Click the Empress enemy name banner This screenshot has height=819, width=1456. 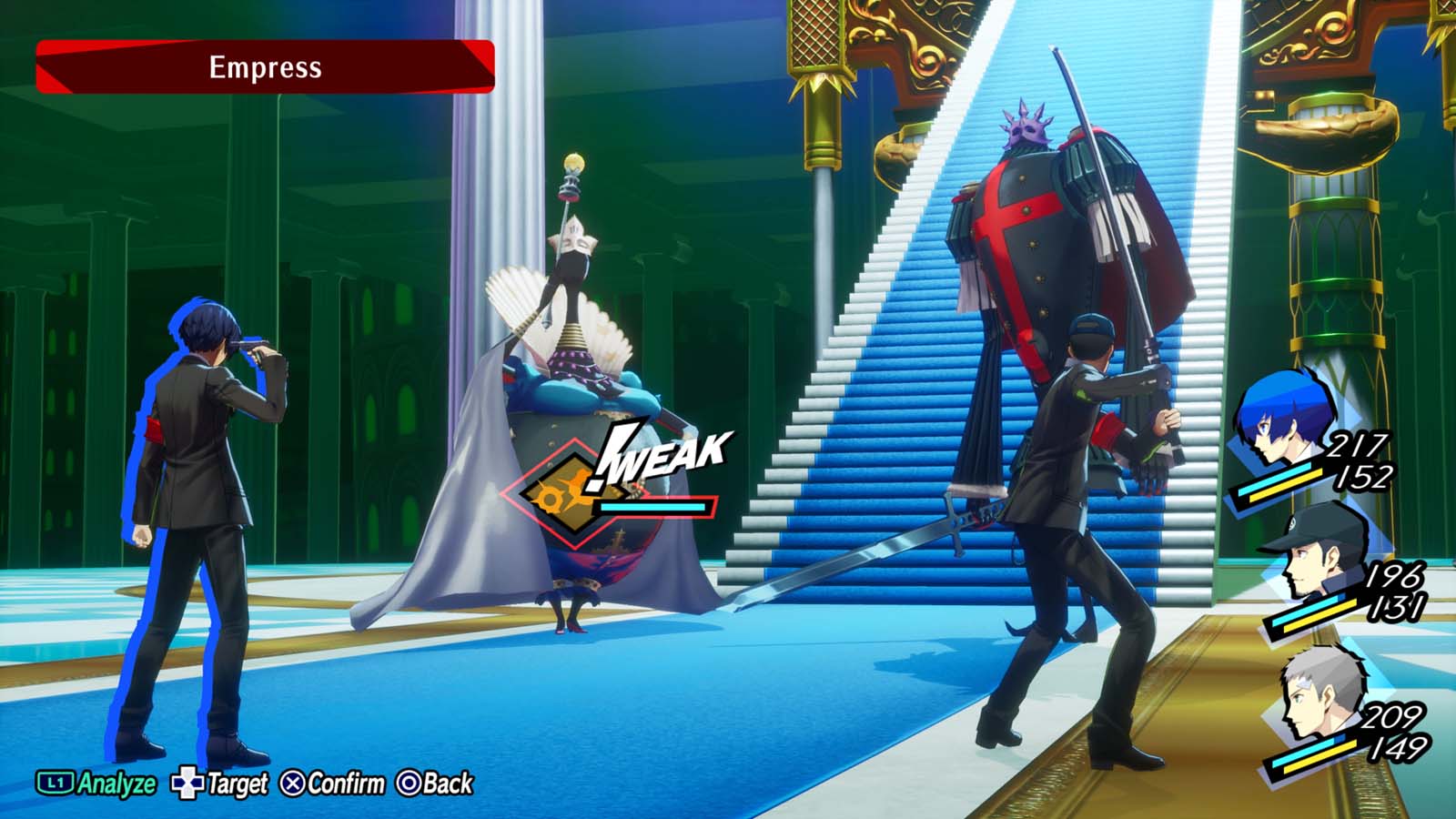click(x=267, y=65)
